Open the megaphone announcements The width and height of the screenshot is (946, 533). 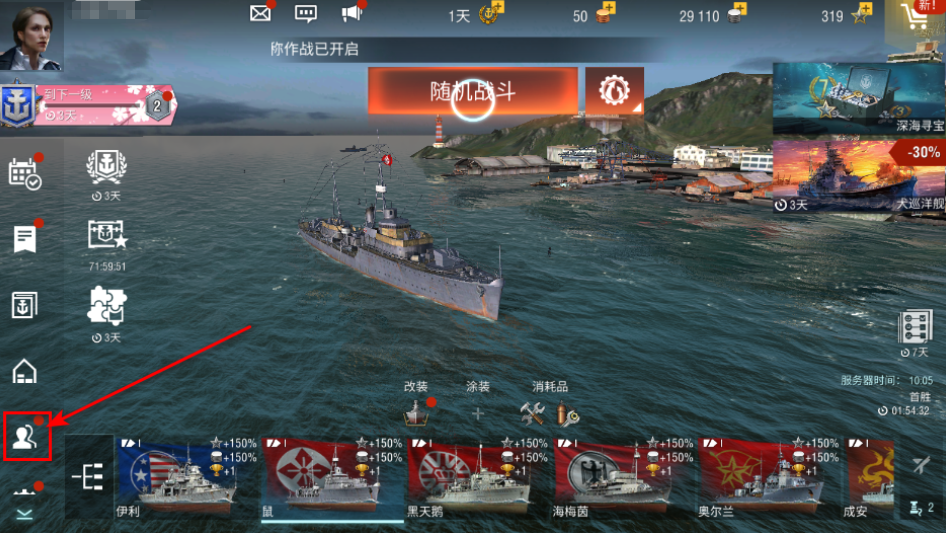(351, 14)
